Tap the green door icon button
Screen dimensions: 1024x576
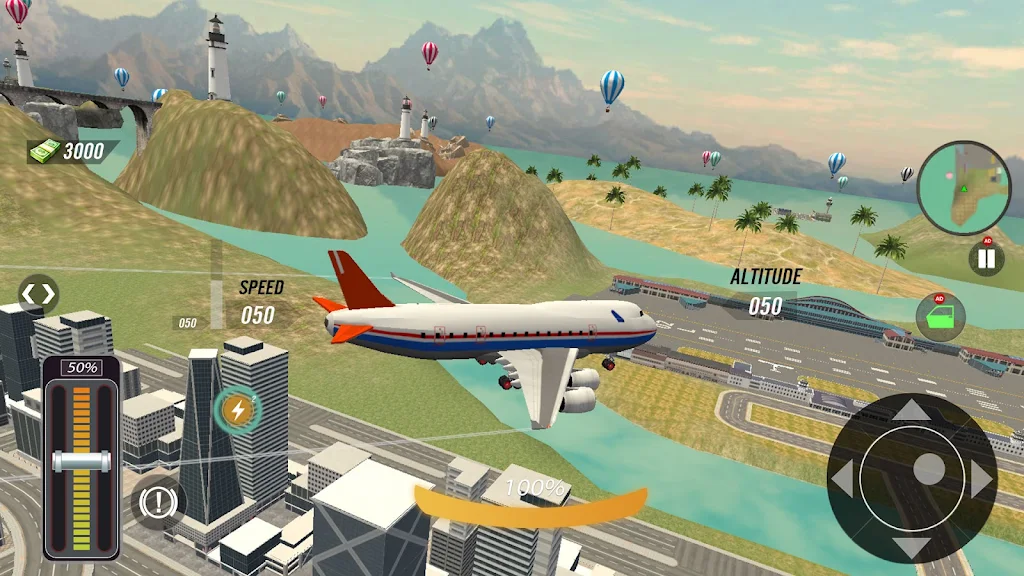940,317
